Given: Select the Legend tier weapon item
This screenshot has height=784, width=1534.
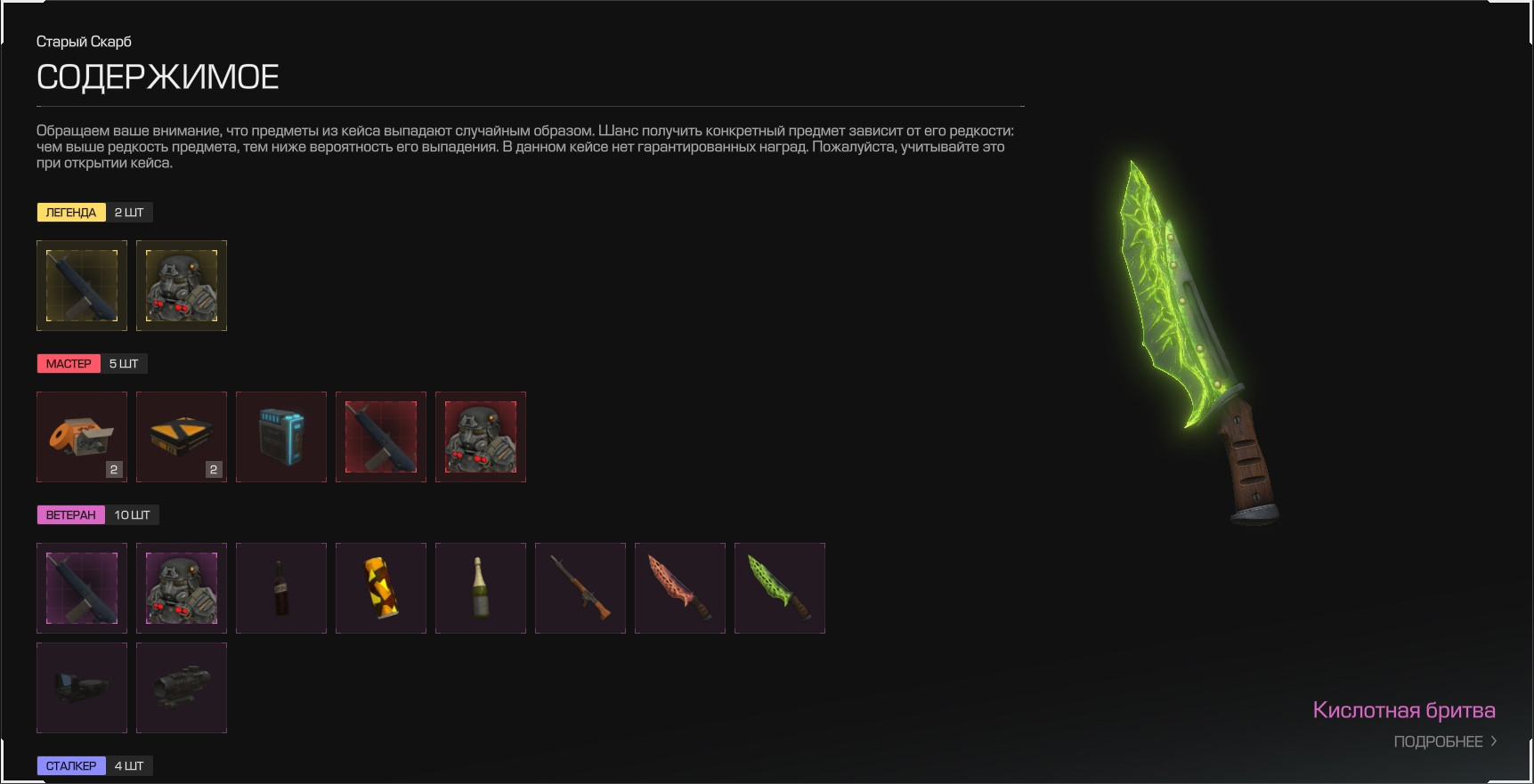Looking at the screenshot, I should pyautogui.click(x=82, y=286).
